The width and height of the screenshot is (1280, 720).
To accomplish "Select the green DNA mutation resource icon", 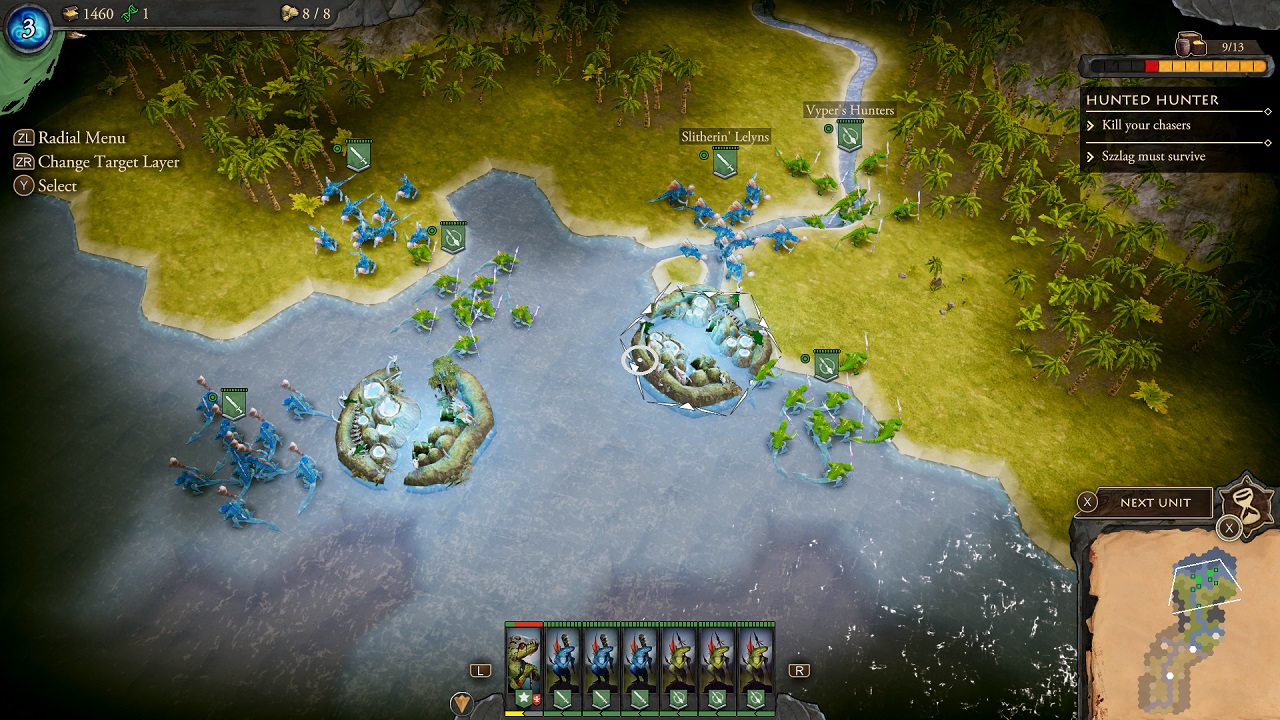I will click(128, 13).
